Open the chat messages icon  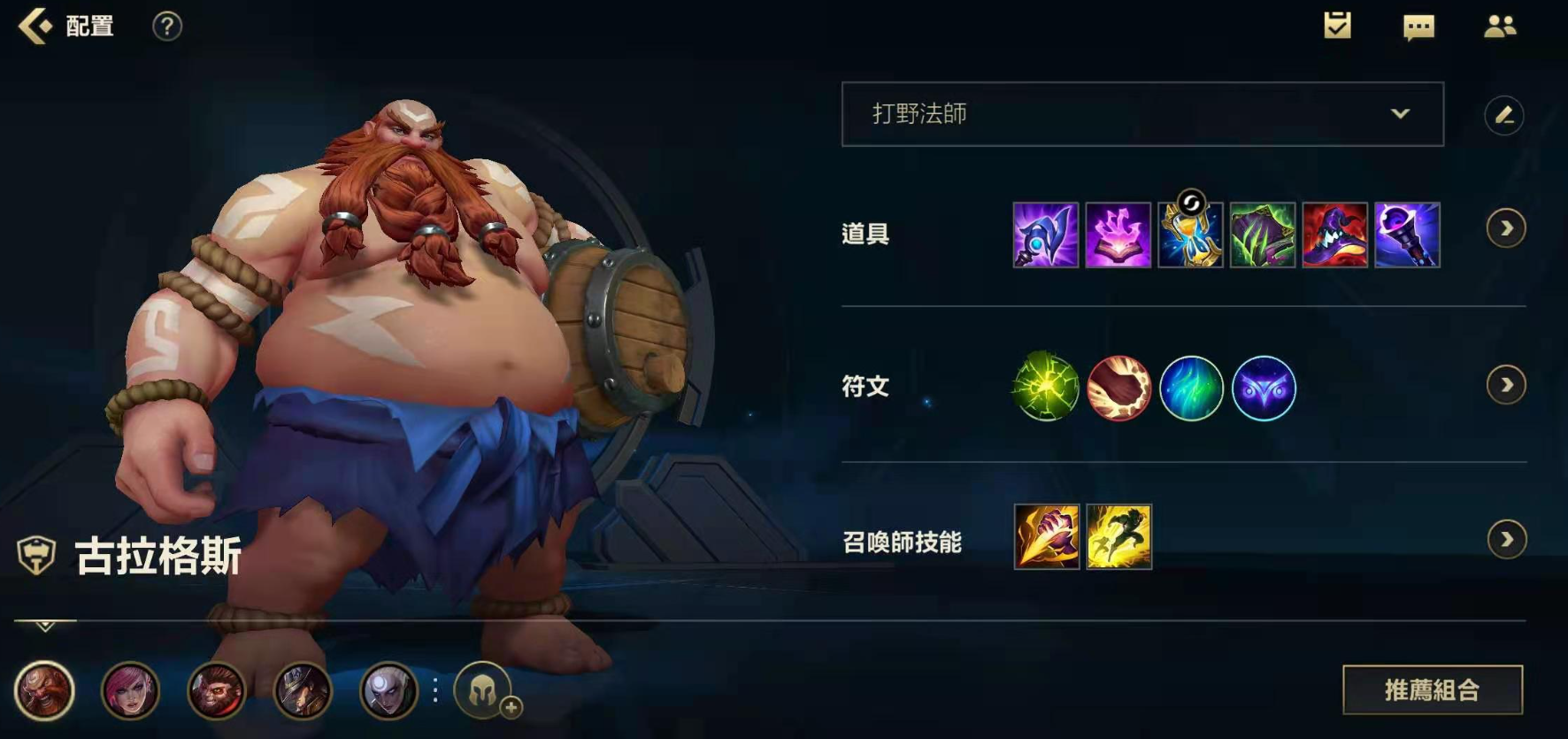click(x=1417, y=27)
